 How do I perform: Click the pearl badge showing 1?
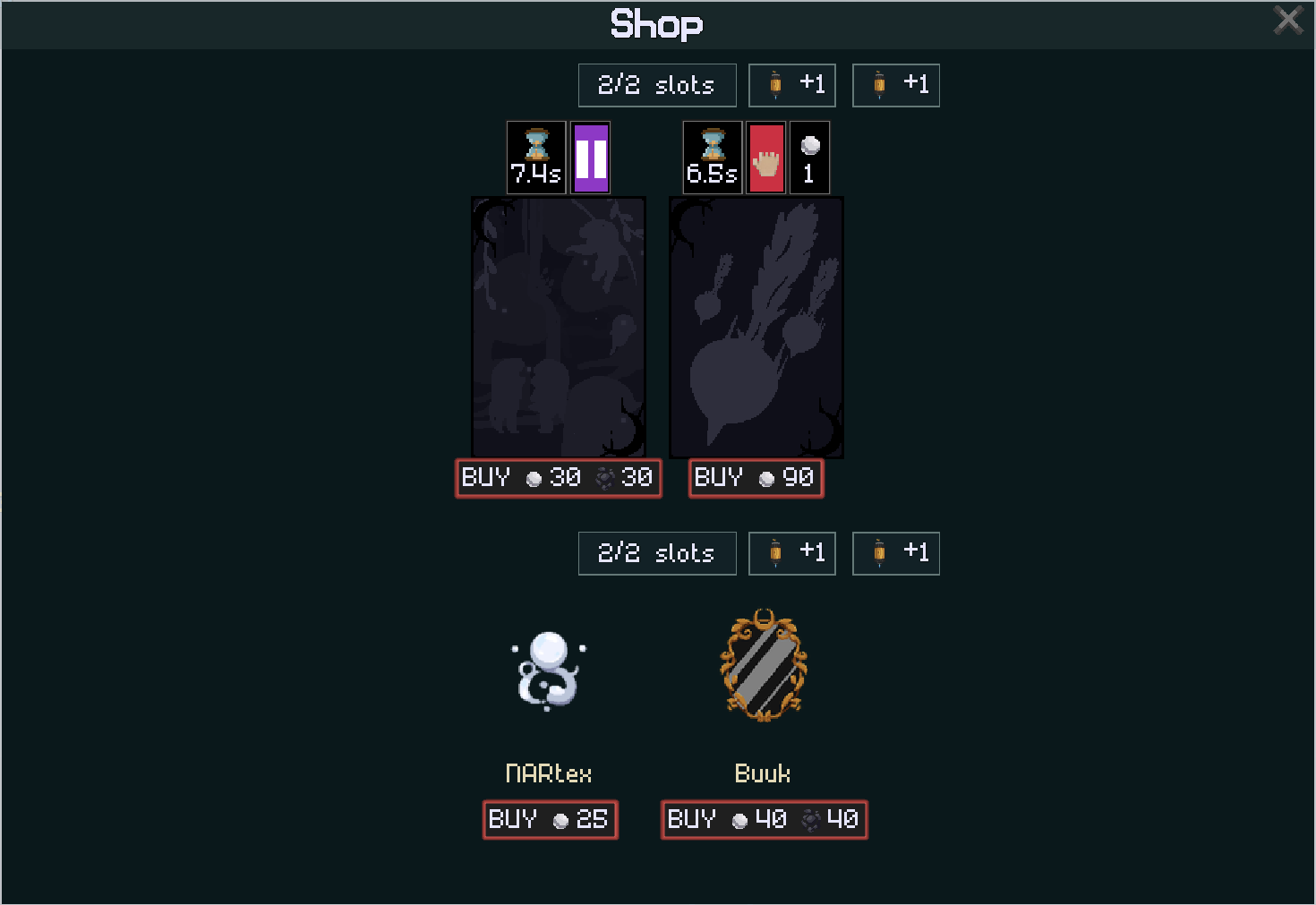coord(809,157)
